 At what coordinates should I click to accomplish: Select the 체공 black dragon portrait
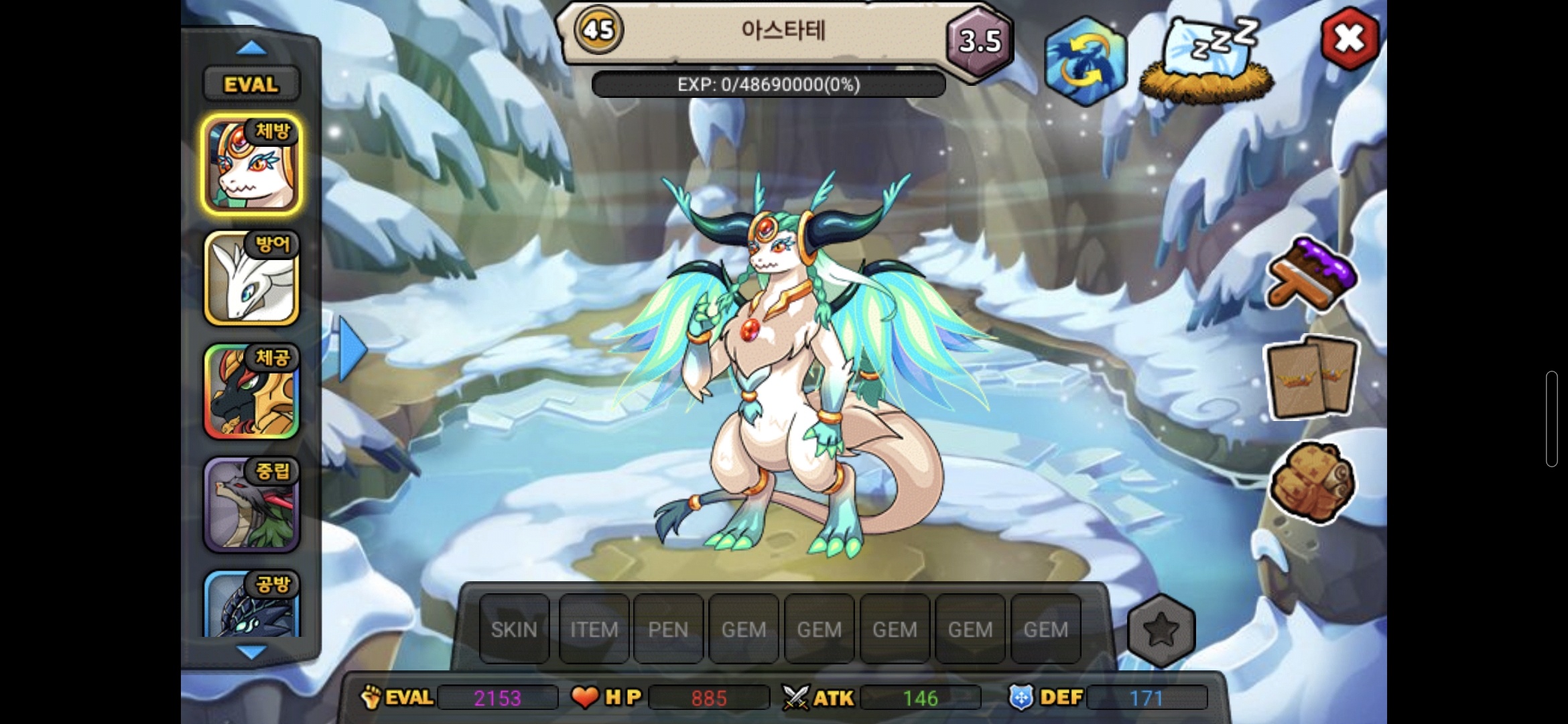(251, 391)
